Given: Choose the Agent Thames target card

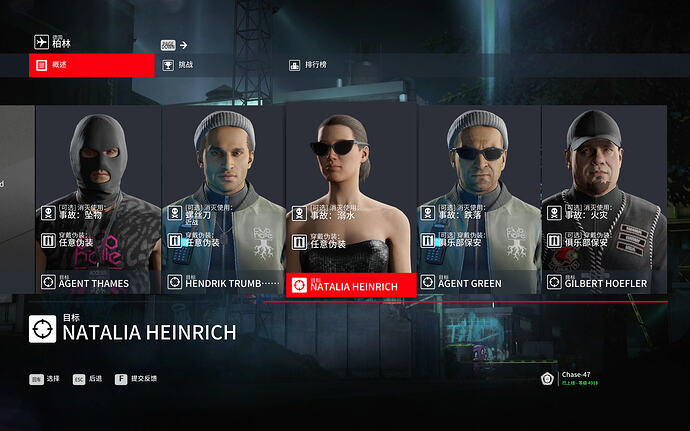Looking at the screenshot, I should tap(99, 200).
